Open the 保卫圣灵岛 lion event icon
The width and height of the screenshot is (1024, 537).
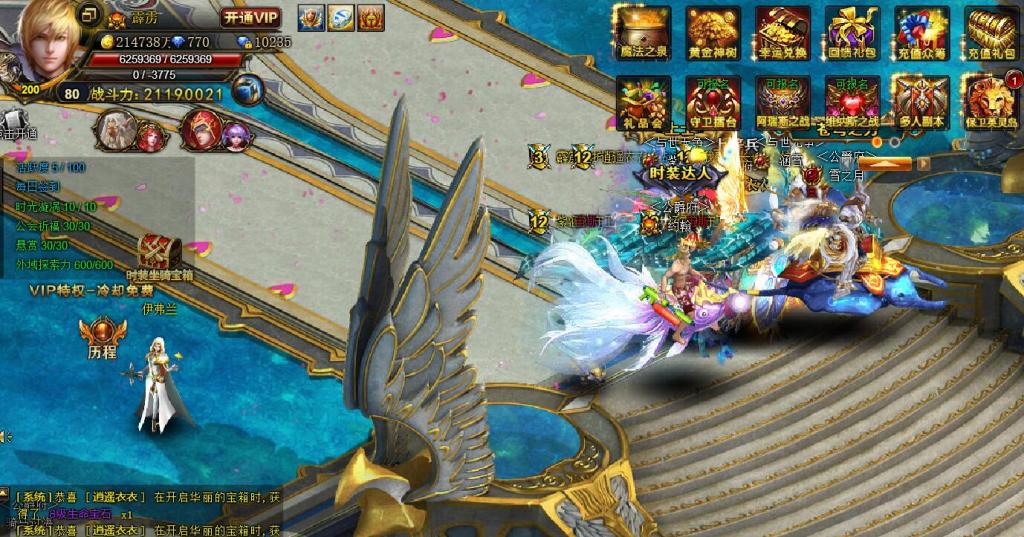pyautogui.click(x=990, y=100)
